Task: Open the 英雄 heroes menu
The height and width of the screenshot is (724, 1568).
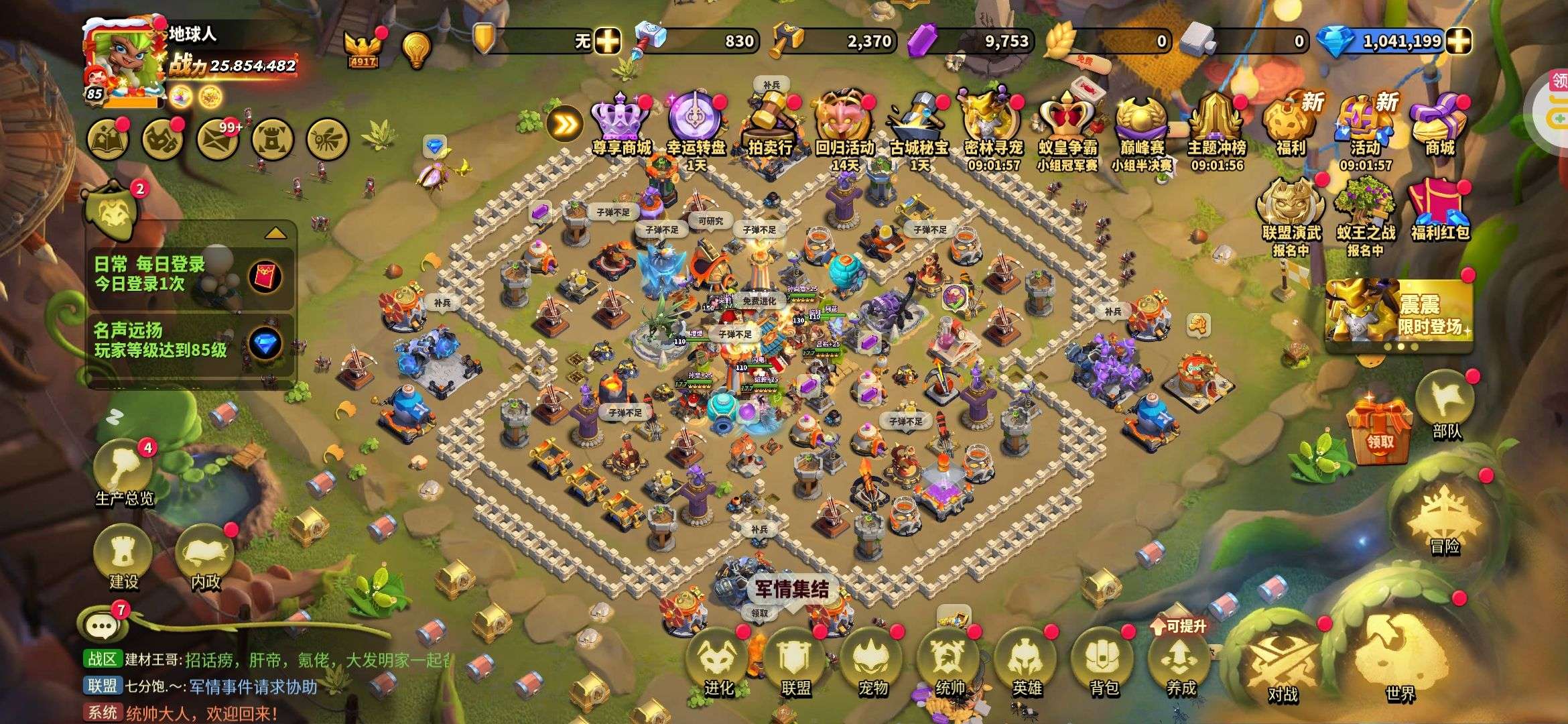Action: (1027, 660)
